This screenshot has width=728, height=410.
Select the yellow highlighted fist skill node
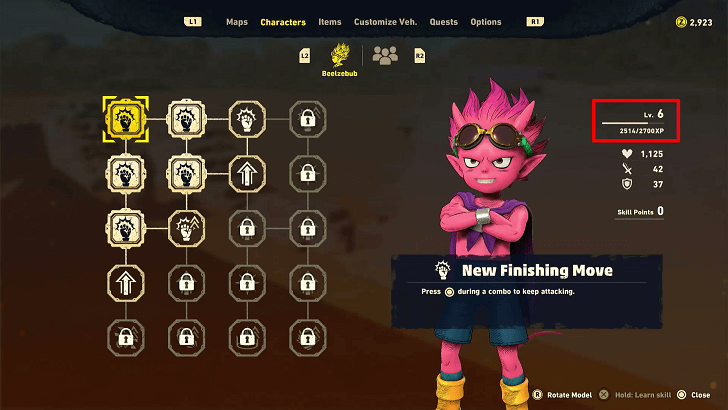pos(125,118)
